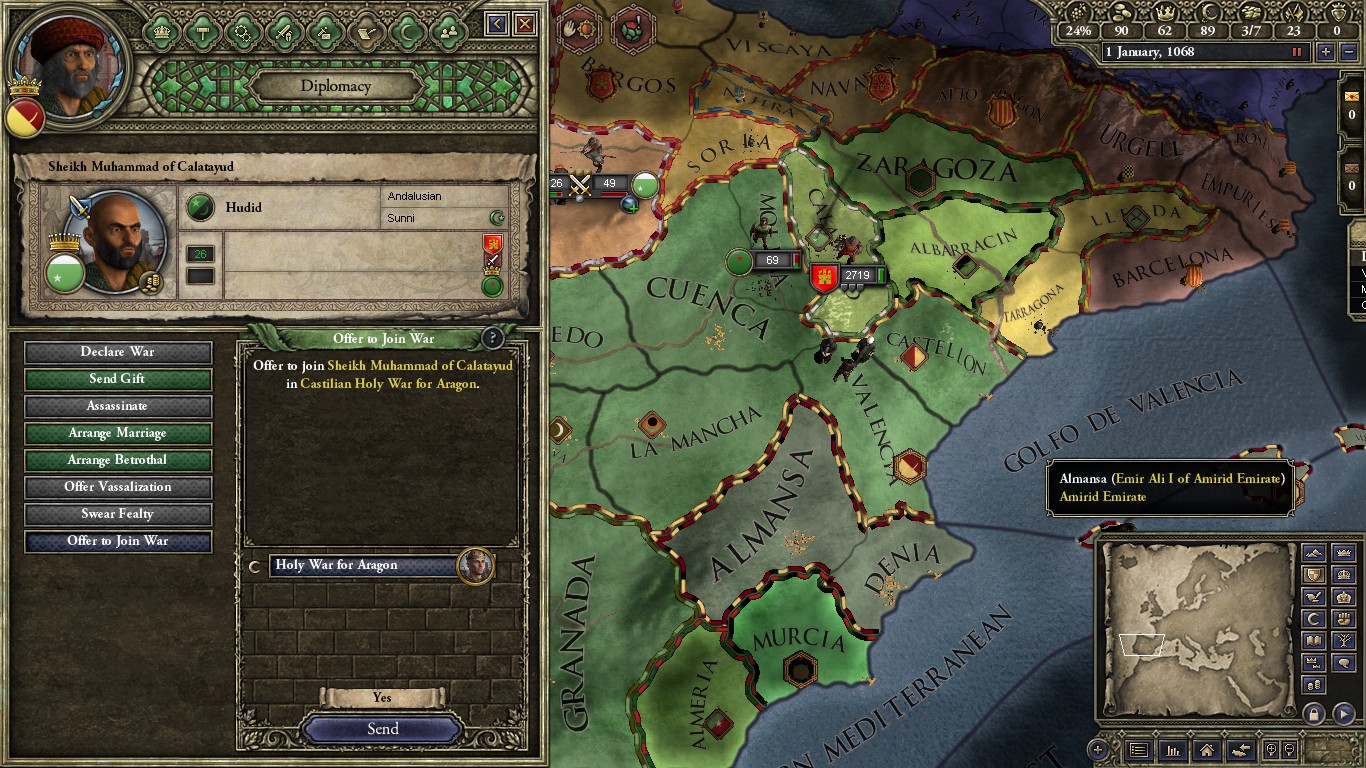Screen dimensions: 1366x768
Task: Go back using the left arrow button
Action: point(497,24)
